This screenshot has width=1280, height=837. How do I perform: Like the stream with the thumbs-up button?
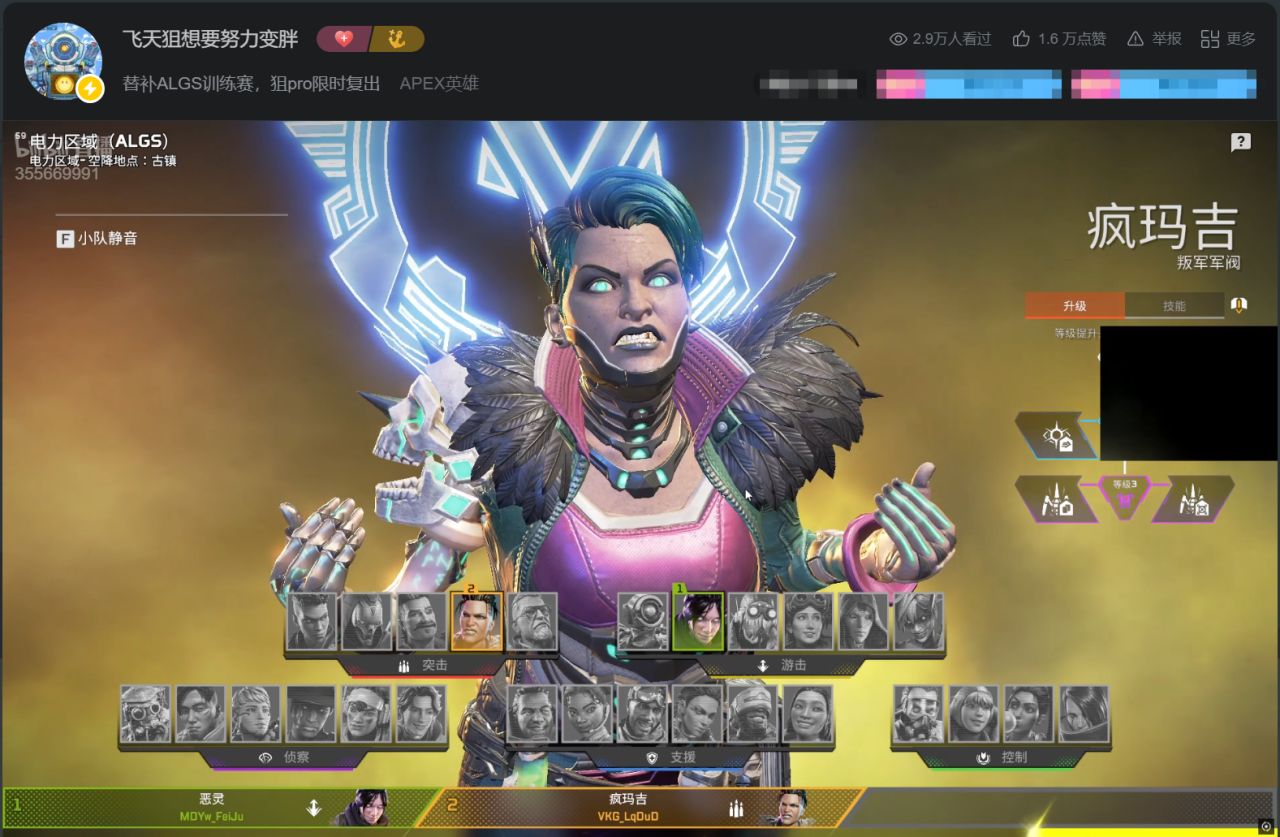(1059, 39)
